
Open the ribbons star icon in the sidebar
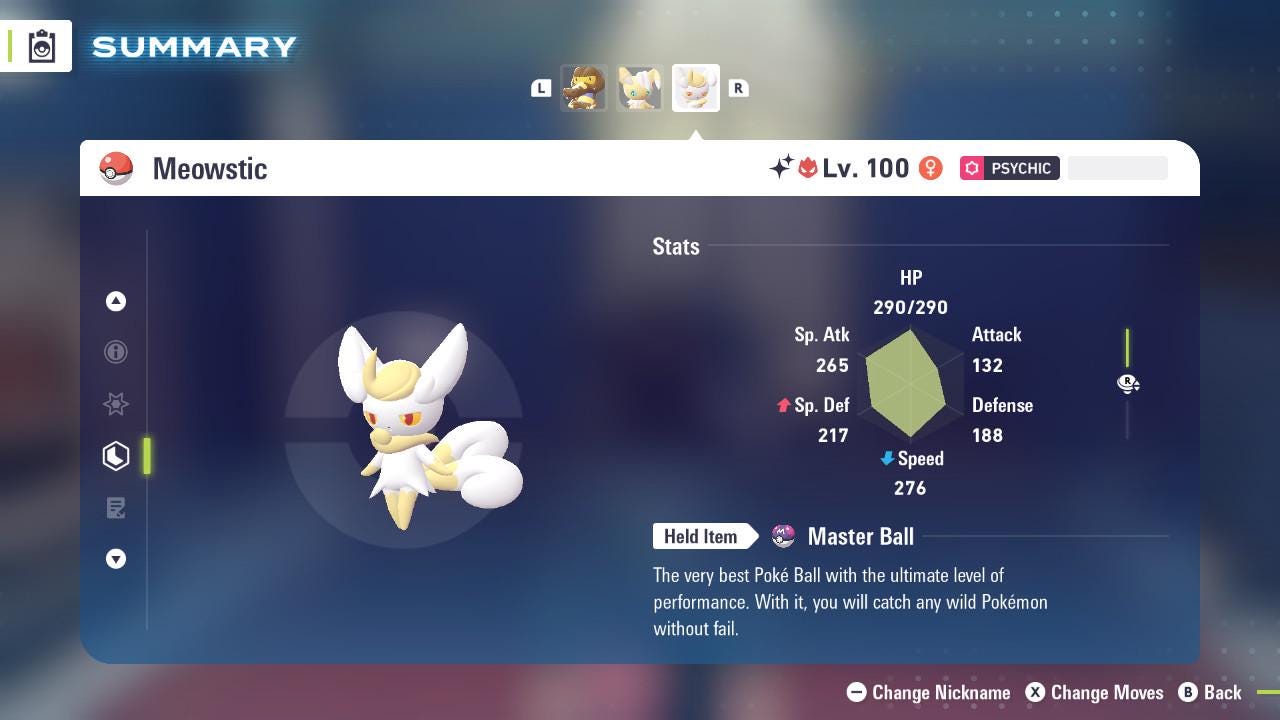pos(116,404)
